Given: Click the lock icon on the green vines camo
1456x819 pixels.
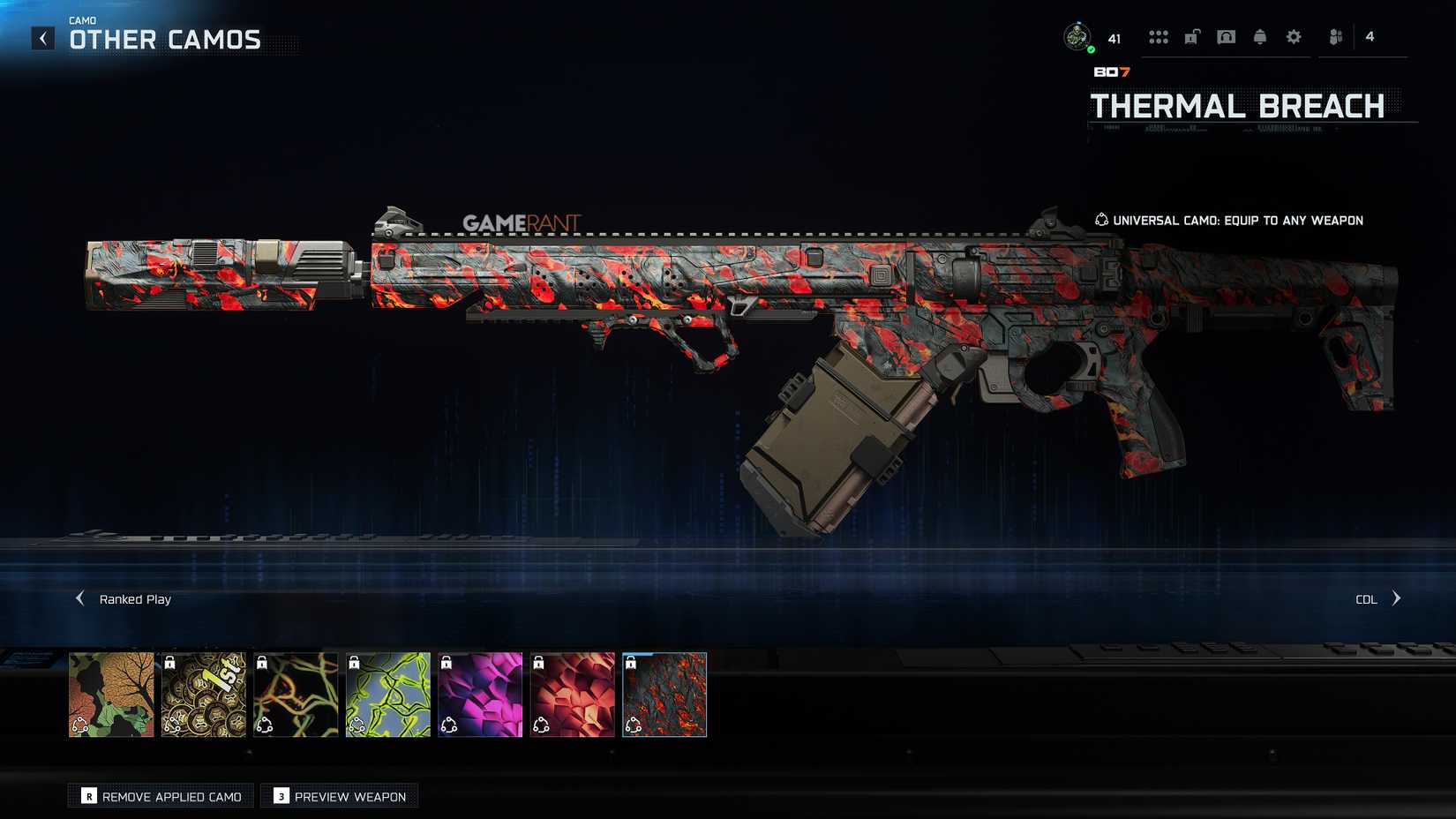Looking at the screenshot, I should [x=354, y=662].
